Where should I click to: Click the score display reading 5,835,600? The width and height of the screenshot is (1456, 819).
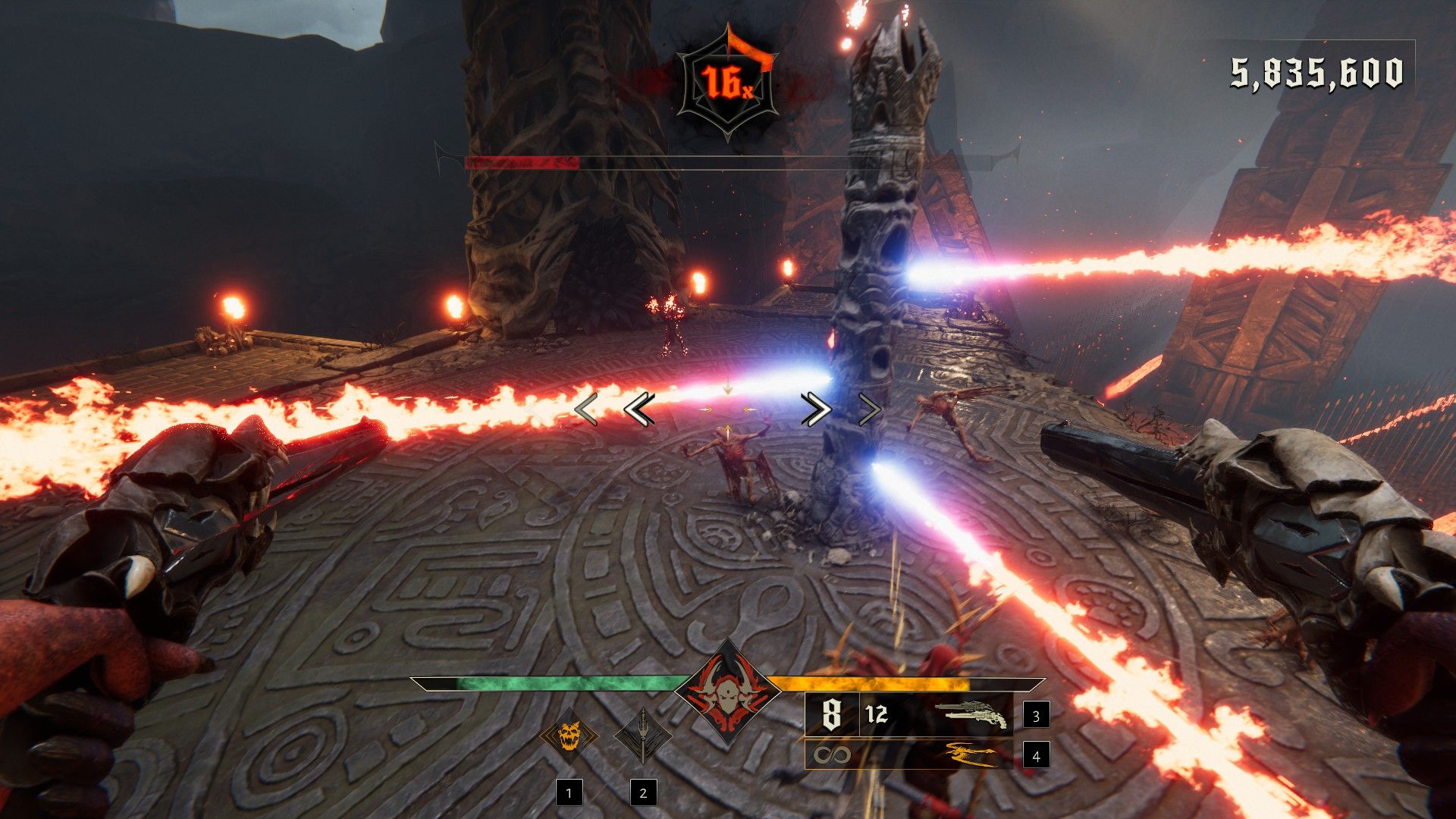click(x=1317, y=71)
